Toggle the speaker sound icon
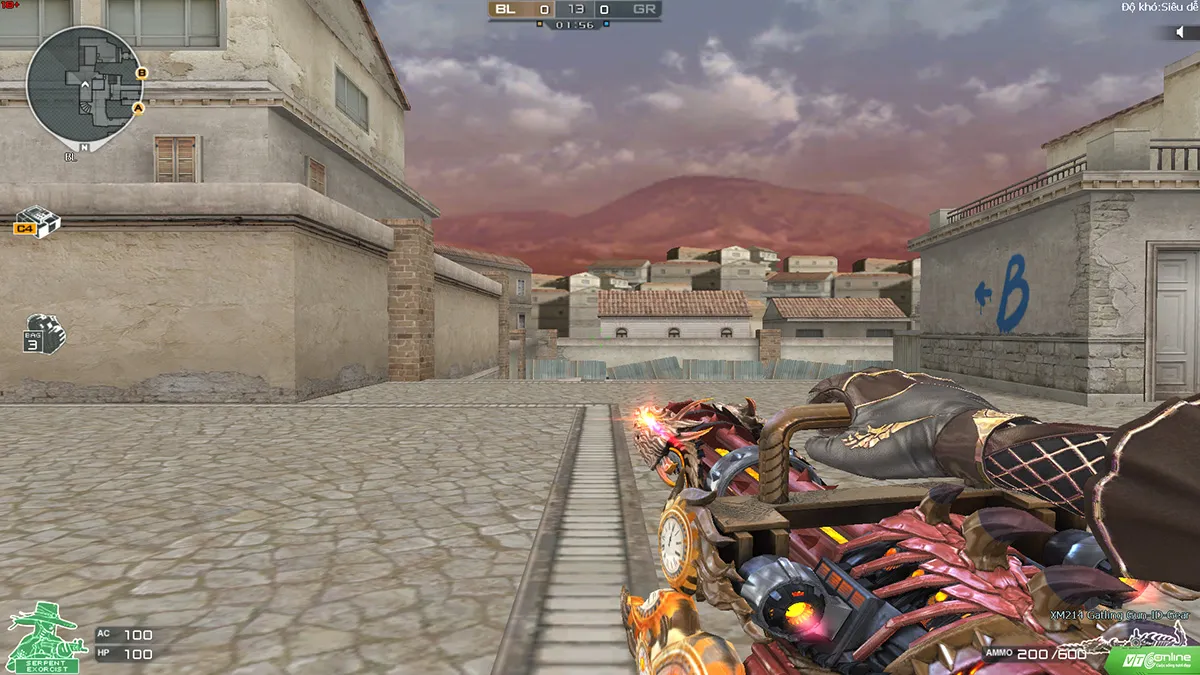The height and width of the screenshot is (675, 1200). tap(1182, 32)
